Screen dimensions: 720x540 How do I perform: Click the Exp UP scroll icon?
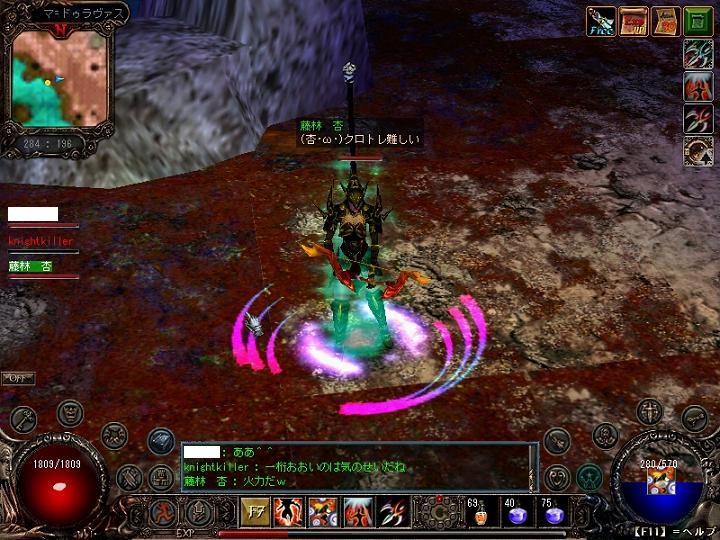pyautogui.click(x=633, y=21)
